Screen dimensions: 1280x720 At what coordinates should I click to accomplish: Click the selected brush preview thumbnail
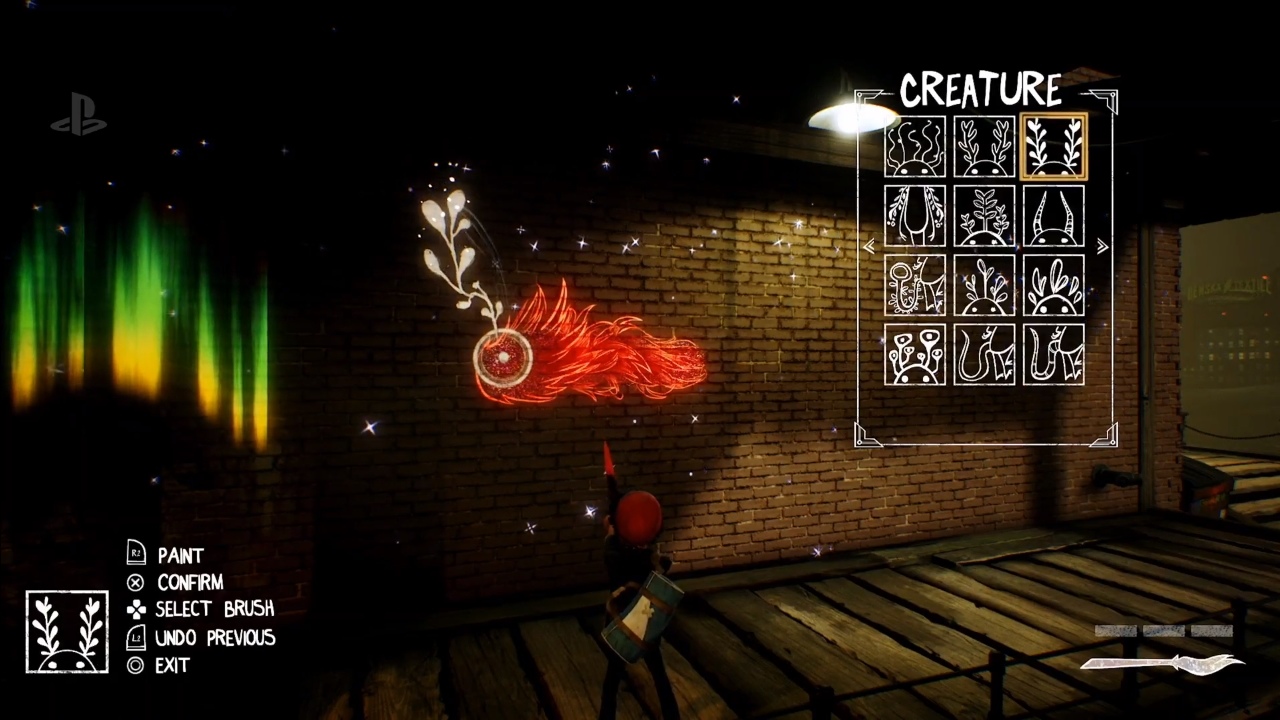click(x=66, y=630)
